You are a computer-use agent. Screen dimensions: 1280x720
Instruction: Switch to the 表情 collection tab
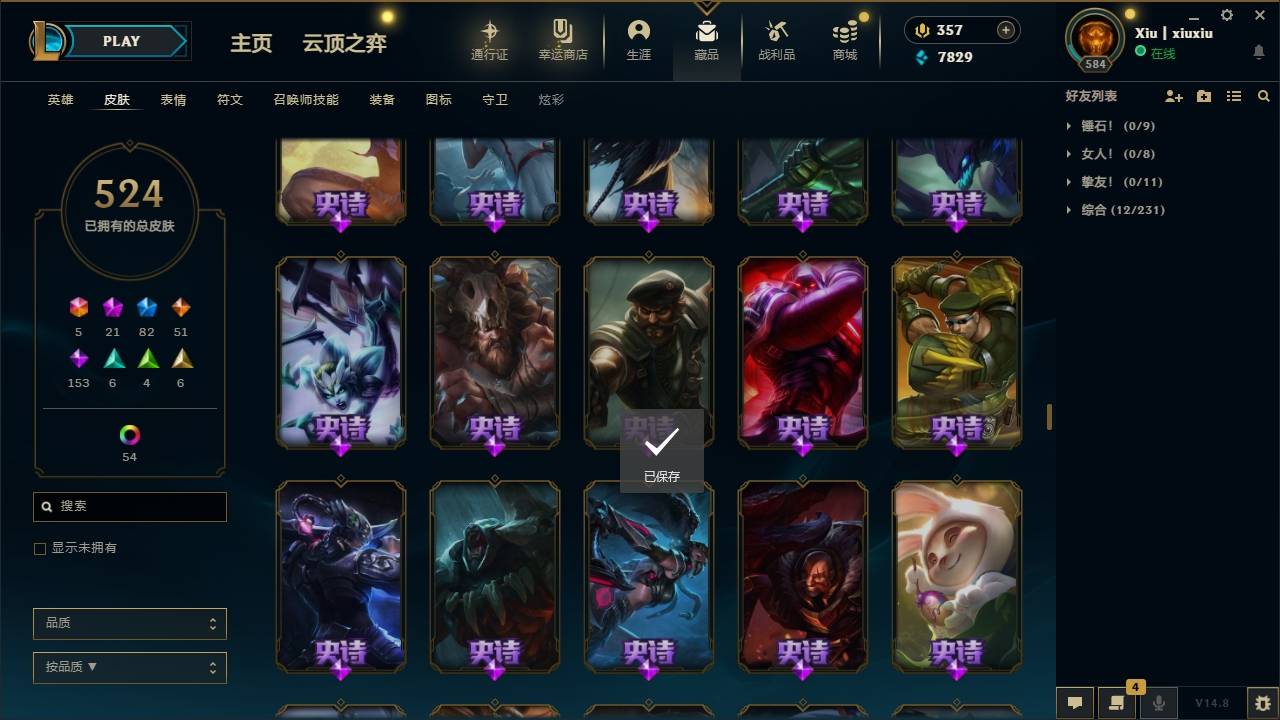(173, 99)
